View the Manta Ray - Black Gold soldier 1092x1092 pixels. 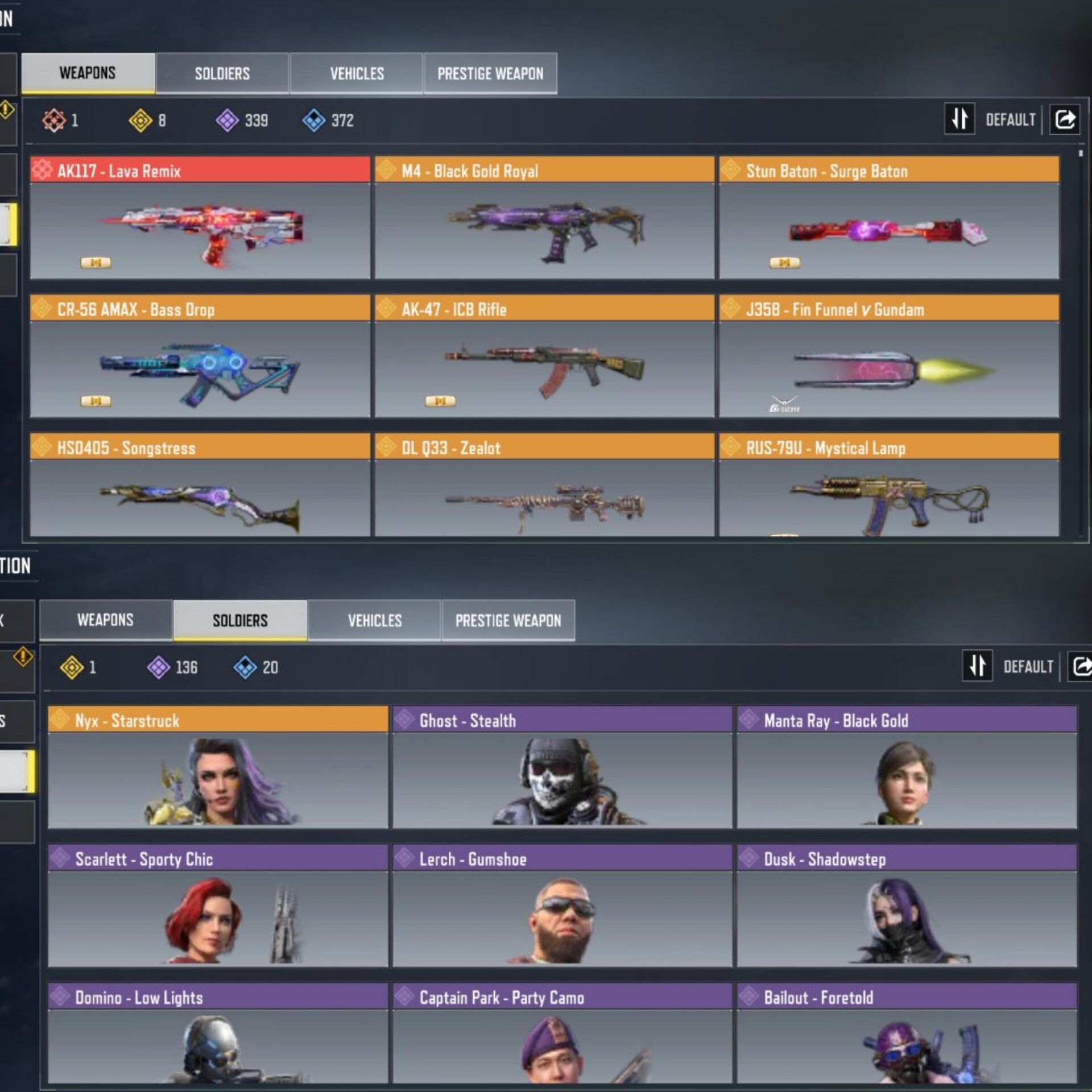pyautogui.click(x=907, y=767)
